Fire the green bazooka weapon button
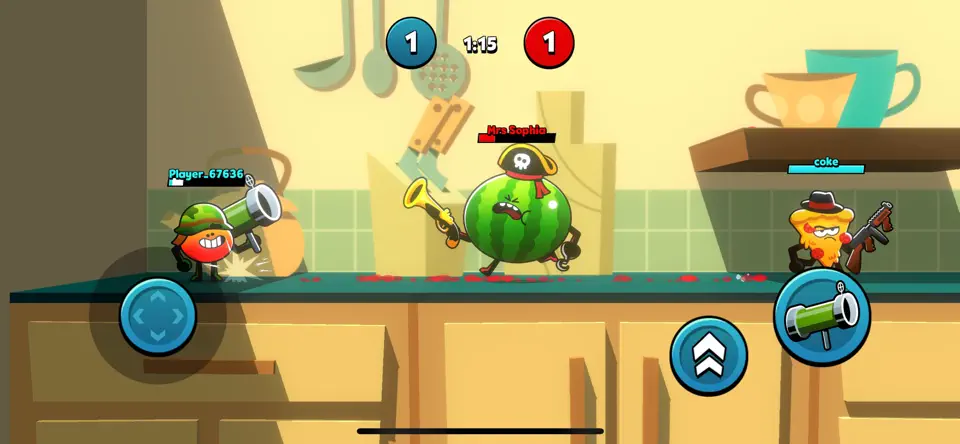 coord(822,317)
